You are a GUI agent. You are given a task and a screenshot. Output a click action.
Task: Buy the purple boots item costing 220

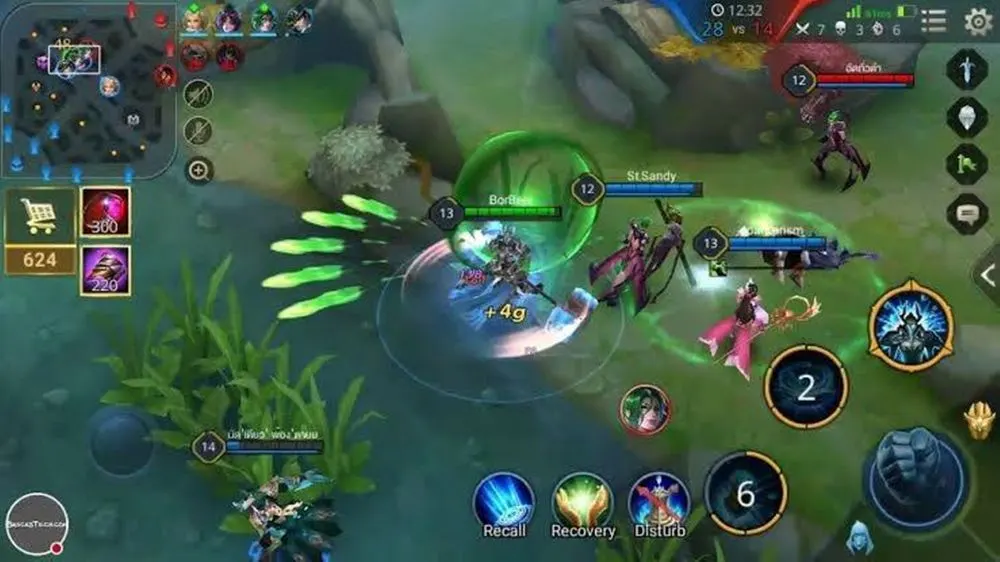pyautogui.click(x=105, y=270)
